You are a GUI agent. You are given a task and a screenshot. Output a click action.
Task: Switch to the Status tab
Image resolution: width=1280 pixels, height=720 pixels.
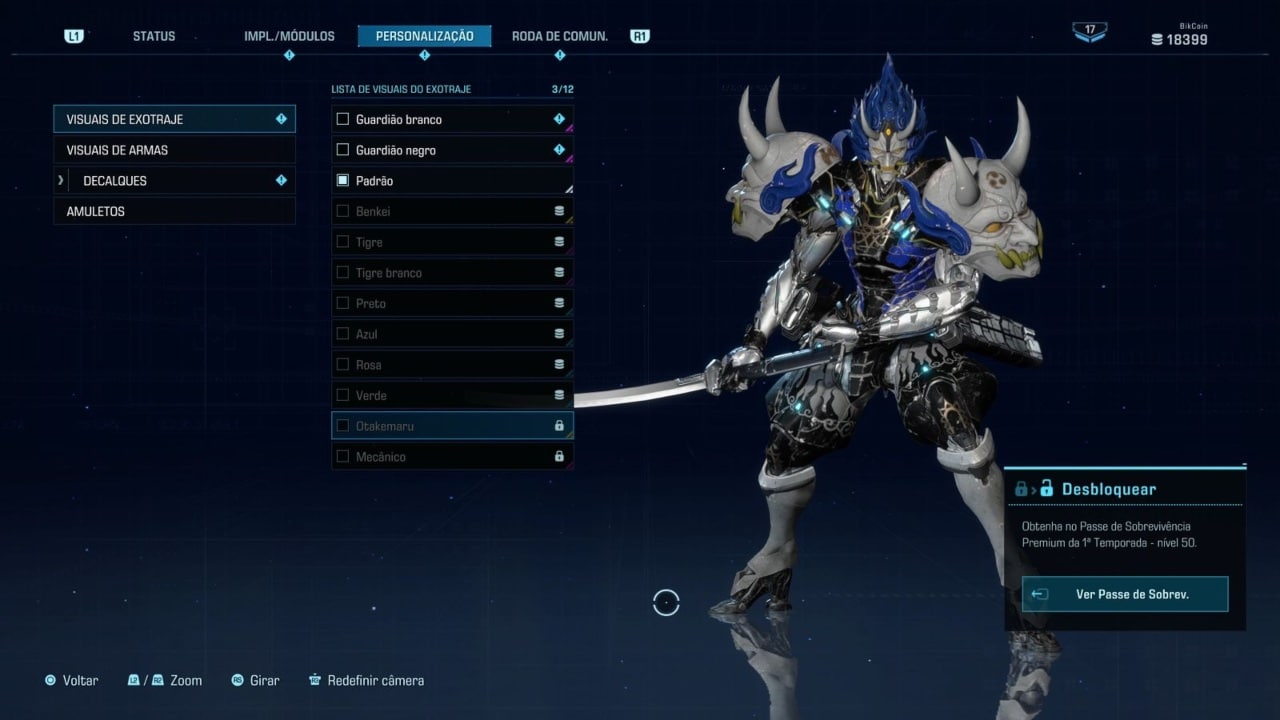[154, 36]
